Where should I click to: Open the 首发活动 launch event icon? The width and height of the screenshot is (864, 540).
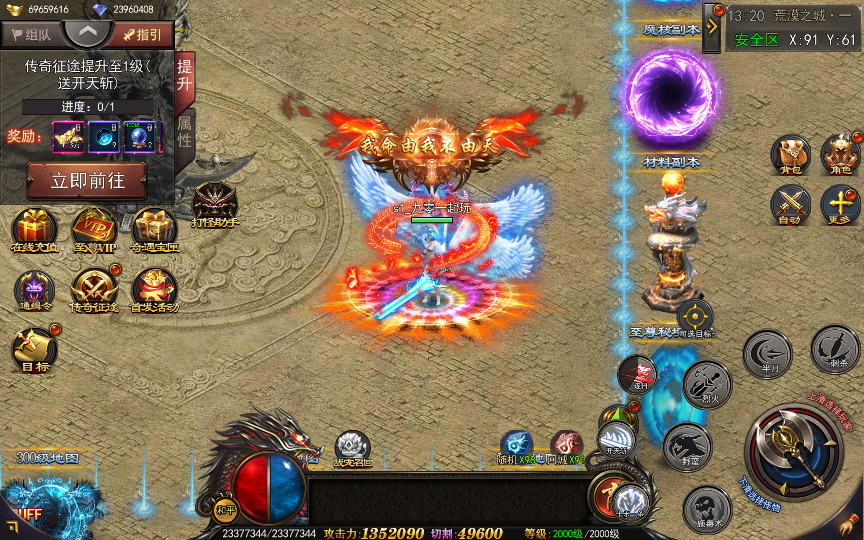(154, 290)
